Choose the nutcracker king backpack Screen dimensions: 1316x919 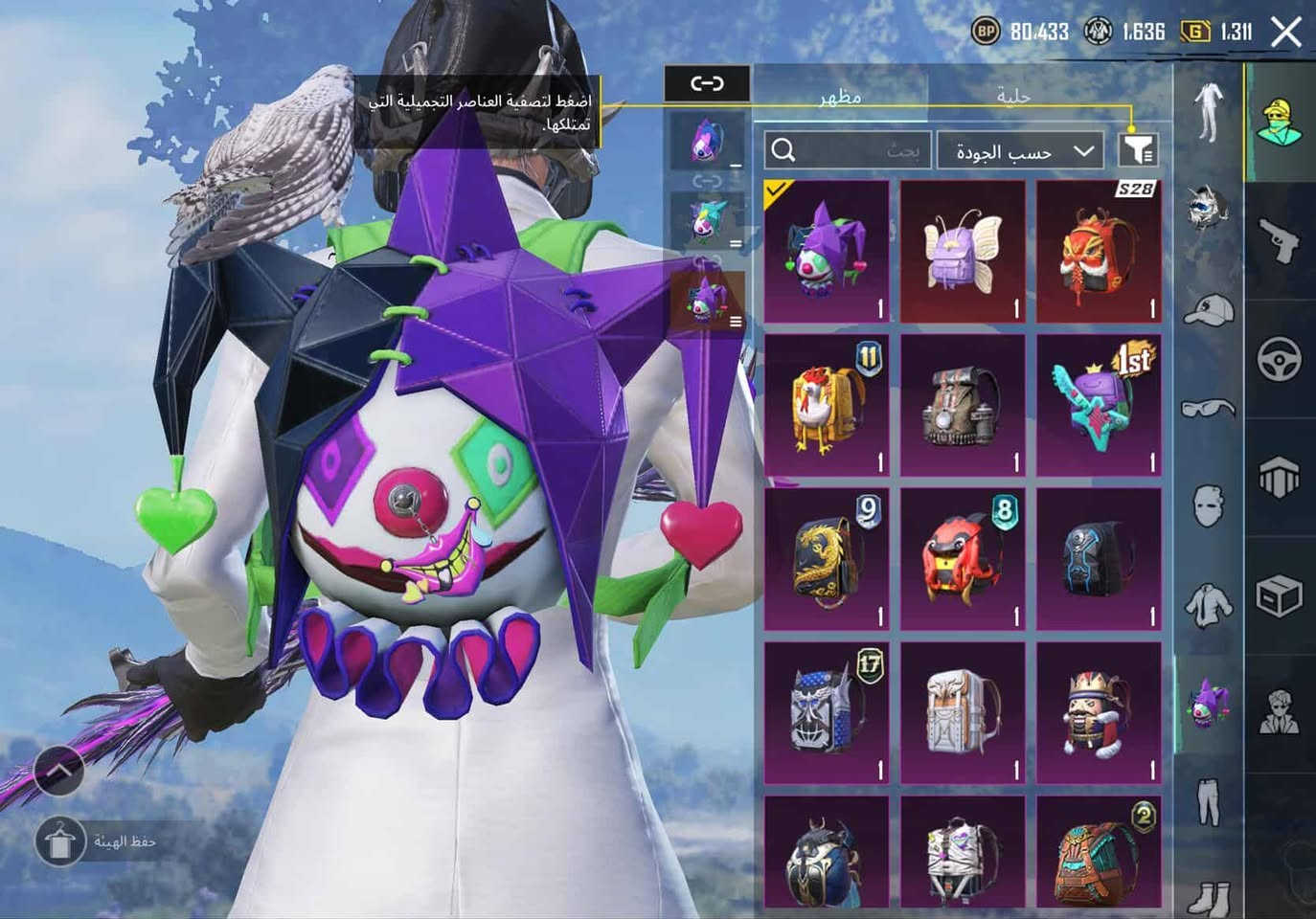[x=1099, y=713]
